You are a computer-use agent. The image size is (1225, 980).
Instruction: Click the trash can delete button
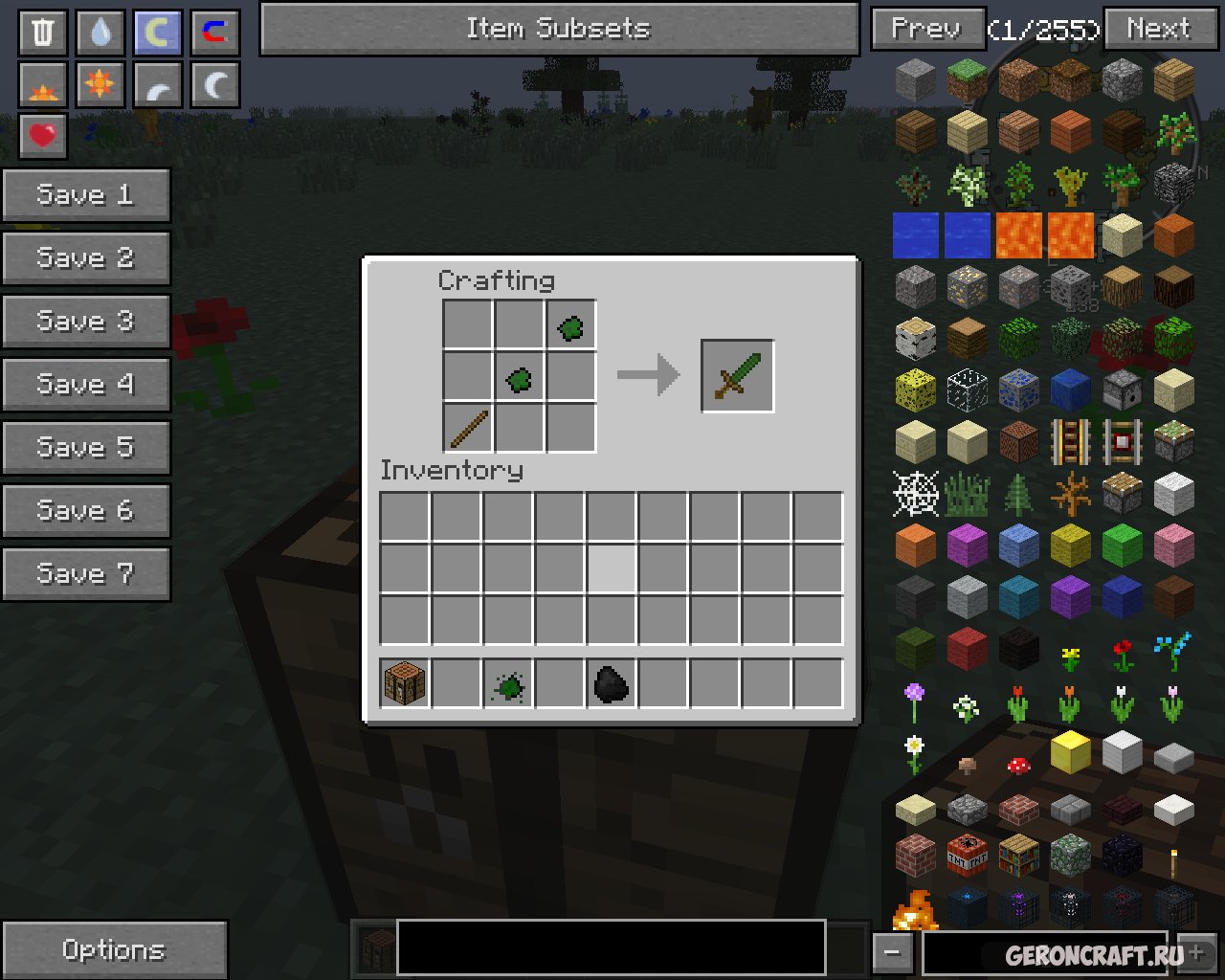point(43,32)
